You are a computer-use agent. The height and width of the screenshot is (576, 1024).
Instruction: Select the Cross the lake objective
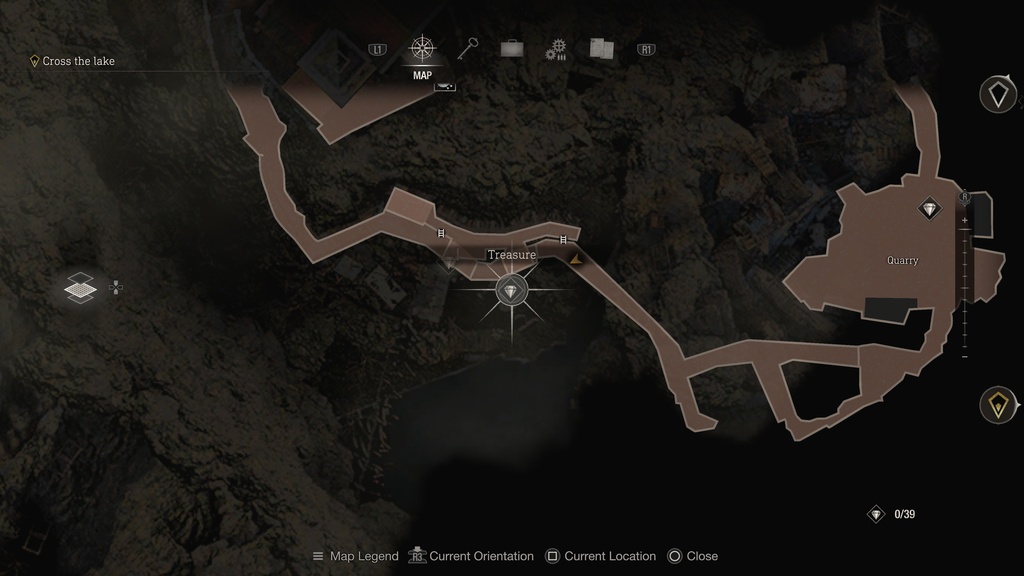click(78, 61)
